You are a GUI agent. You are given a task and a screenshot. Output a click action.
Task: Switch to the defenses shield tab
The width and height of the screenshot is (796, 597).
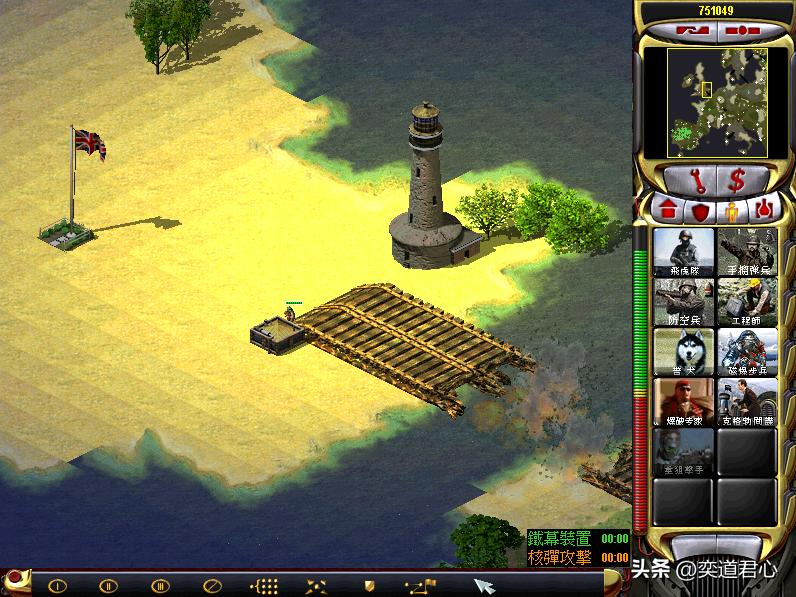coord(700,211)
